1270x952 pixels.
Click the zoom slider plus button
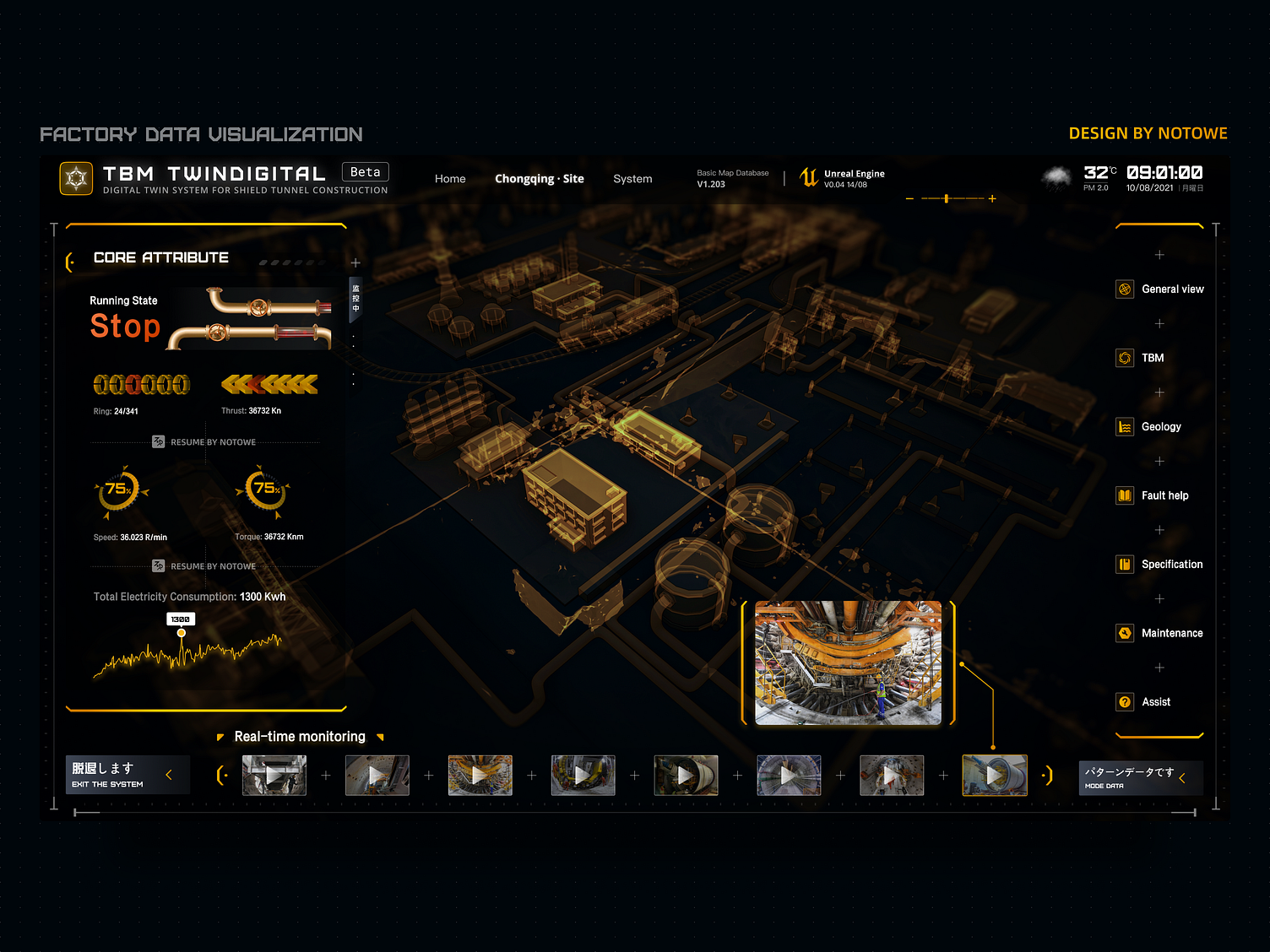pyautogui.click(x=992, y=199)
